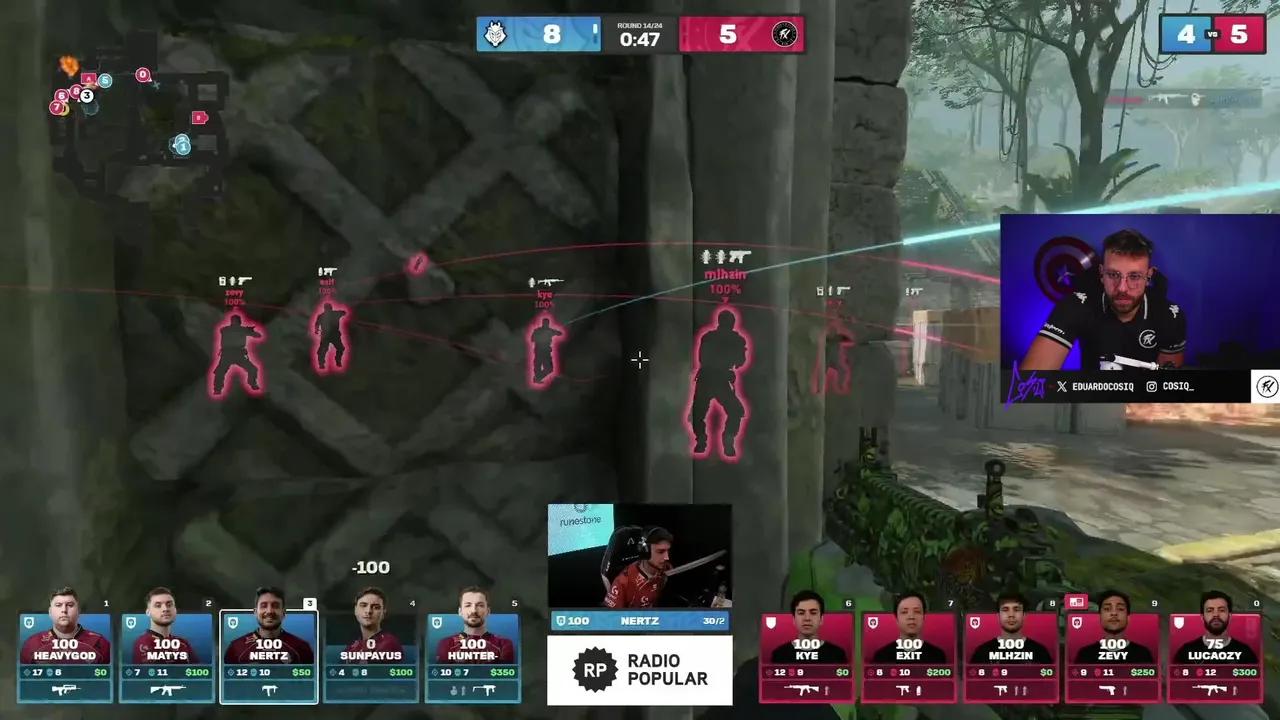Viewport: 1280px width, 720px height.
Task: Click the NERTZ player camera feed
Action: click(639, 556)
